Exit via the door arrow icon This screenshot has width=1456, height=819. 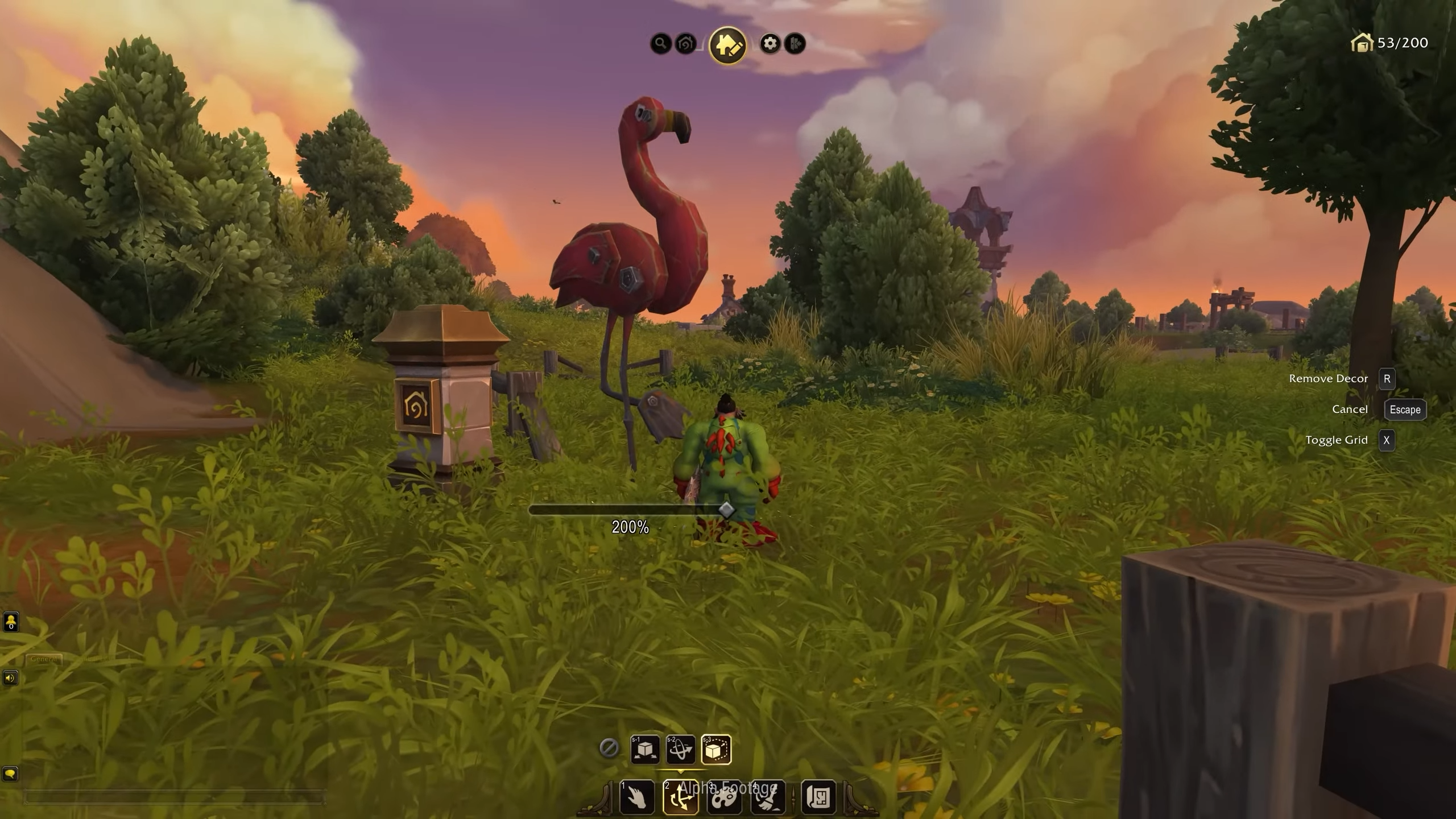tap(795, 43)
